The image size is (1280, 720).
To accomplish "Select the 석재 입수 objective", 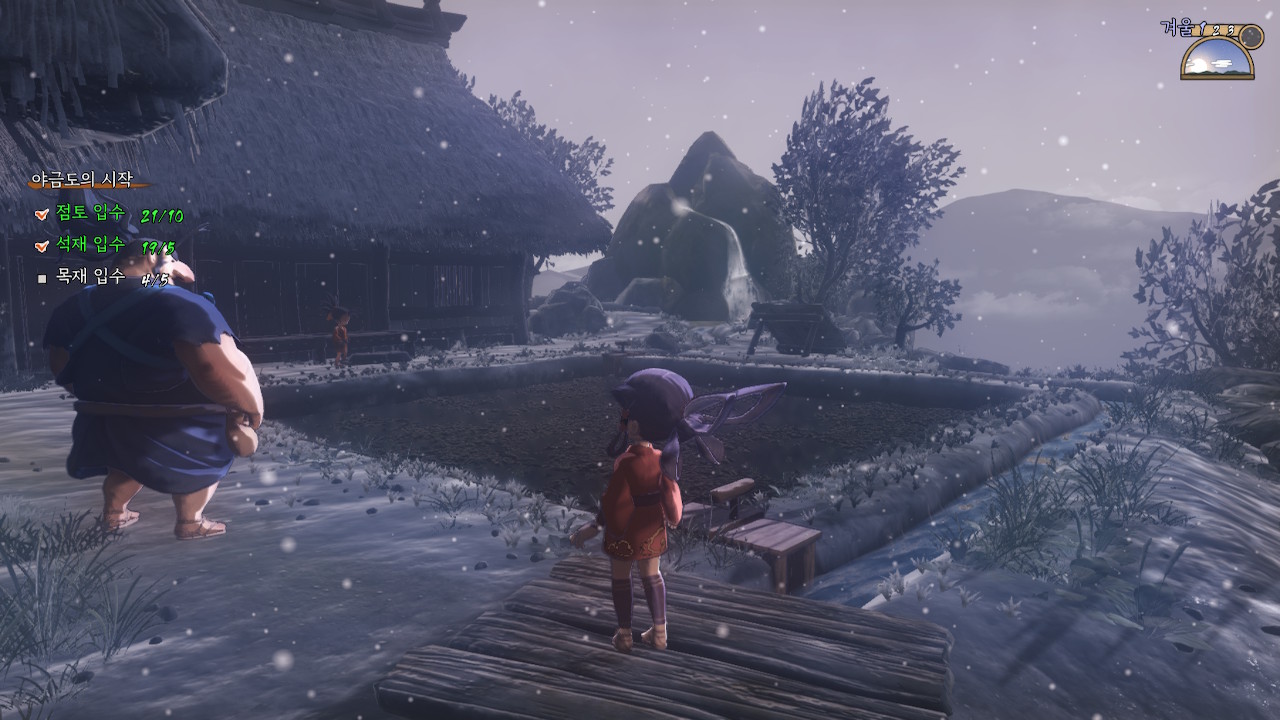I will 91,245.
